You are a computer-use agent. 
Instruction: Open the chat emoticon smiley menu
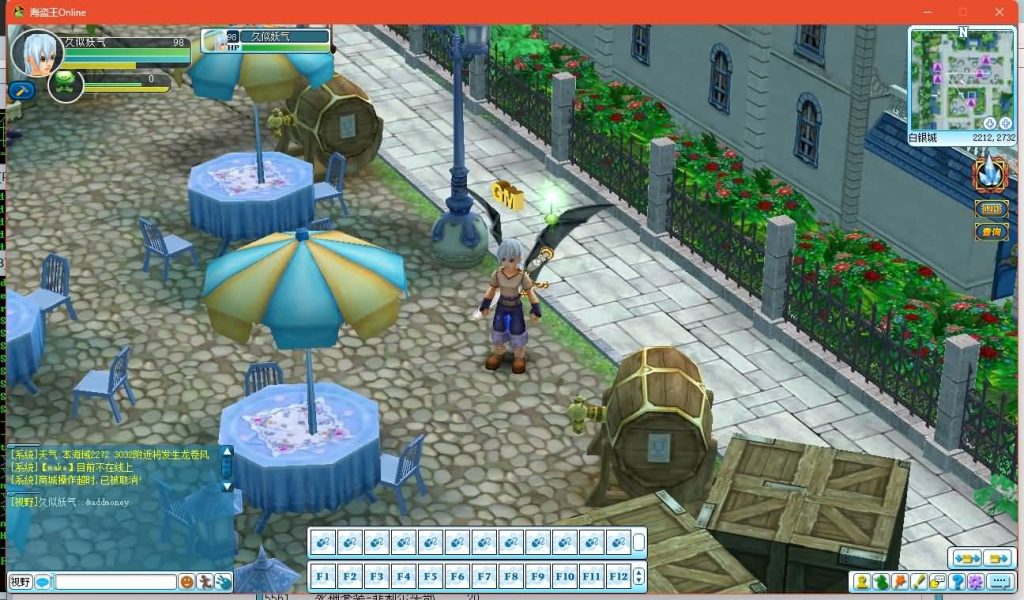coord(187,581)
